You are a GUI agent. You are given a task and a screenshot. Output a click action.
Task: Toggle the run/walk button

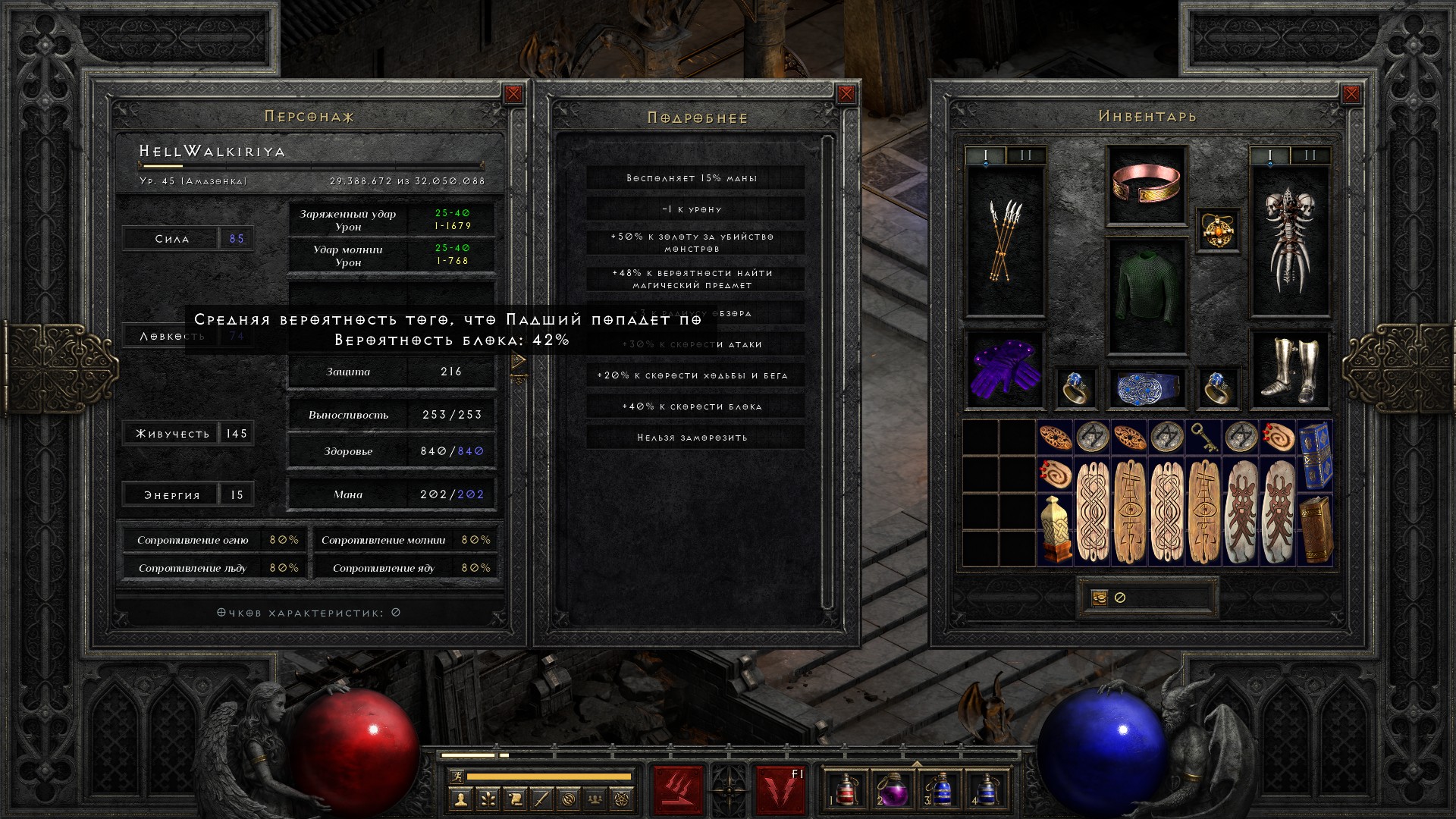point(456,777)
